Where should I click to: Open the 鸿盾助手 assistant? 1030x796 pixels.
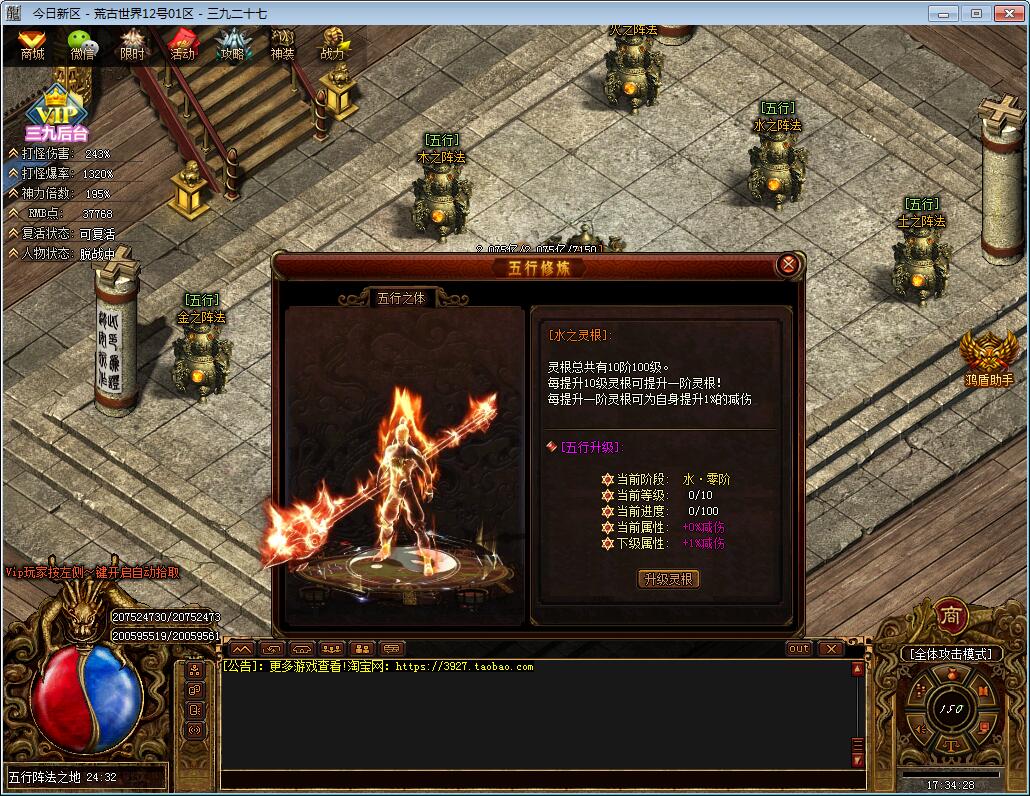[x=988, y=359]
